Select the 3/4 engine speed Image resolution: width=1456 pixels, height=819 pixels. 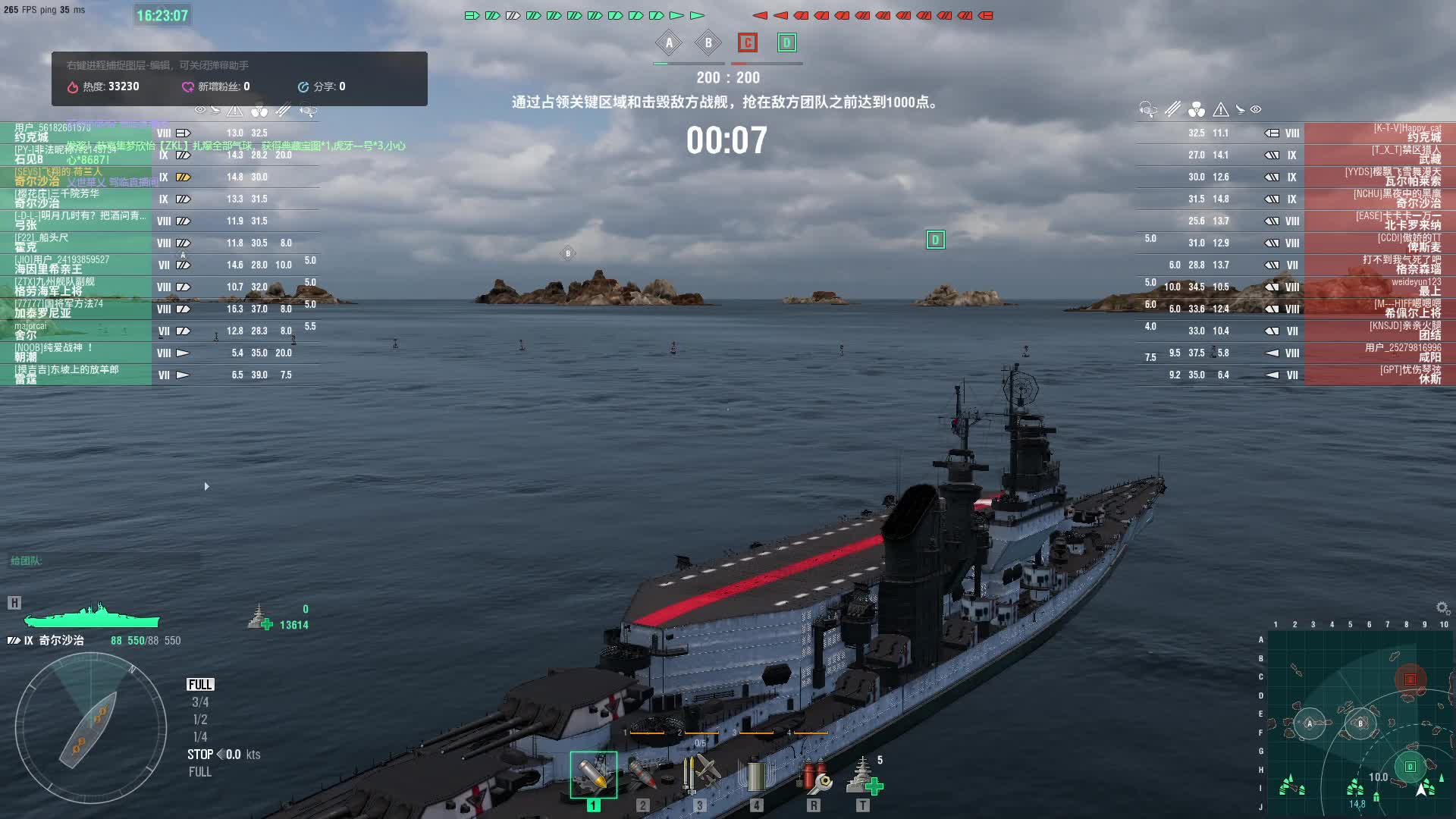coord(200,702)
